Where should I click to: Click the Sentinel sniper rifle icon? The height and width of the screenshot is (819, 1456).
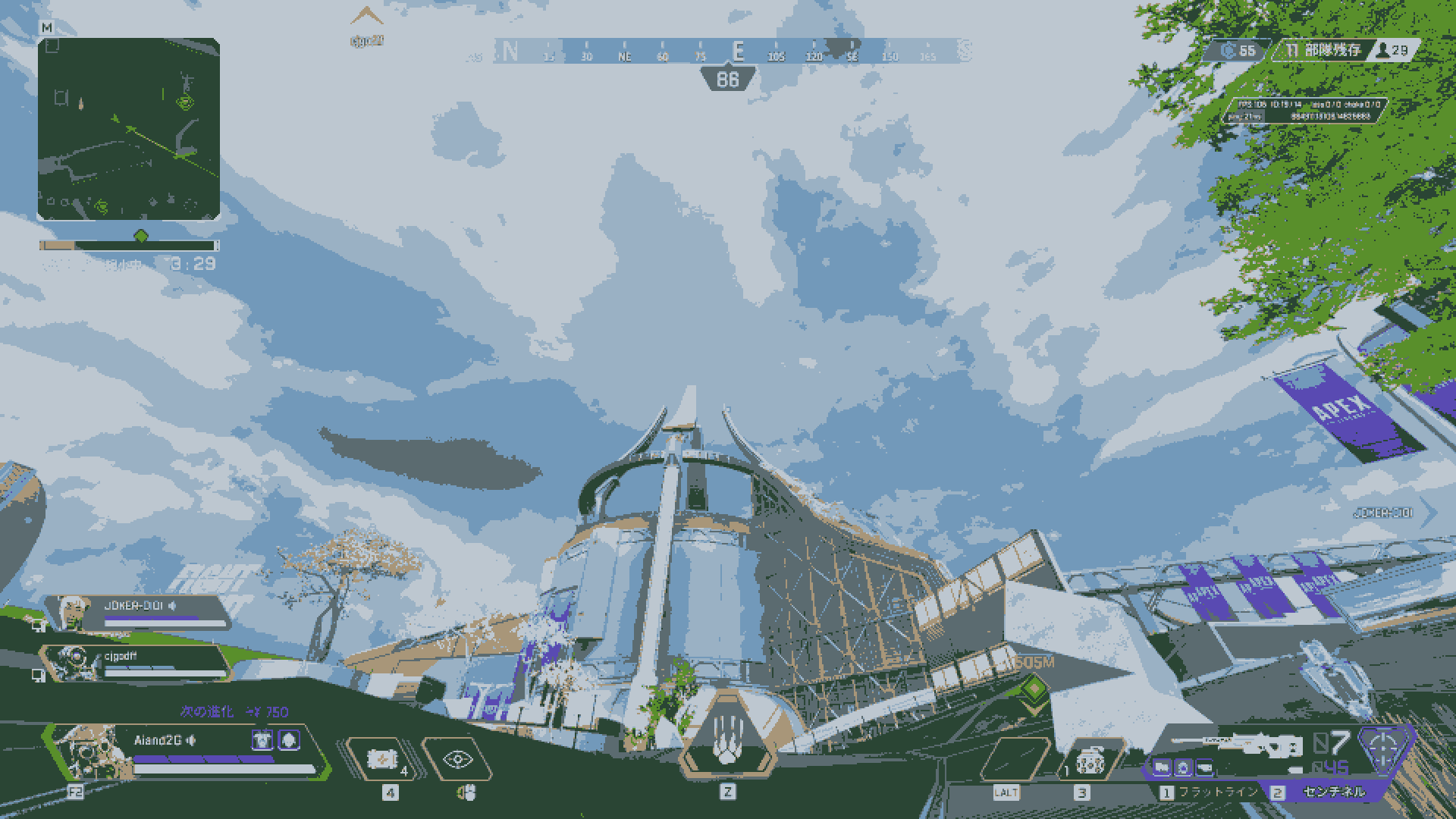(x=1236, y=745)
